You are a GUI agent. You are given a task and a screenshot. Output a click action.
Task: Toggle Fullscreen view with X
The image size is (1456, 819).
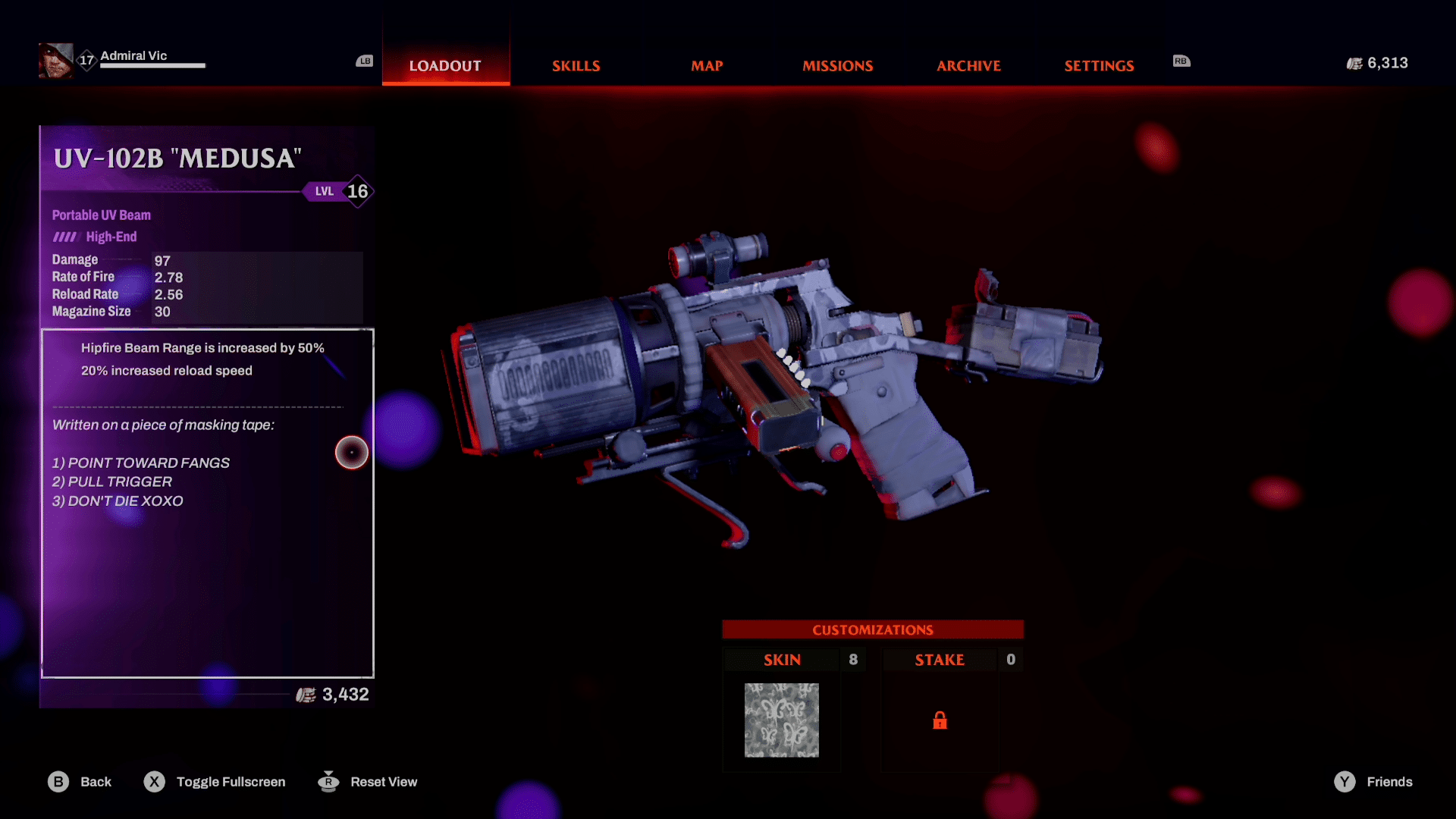pos(155,782)
